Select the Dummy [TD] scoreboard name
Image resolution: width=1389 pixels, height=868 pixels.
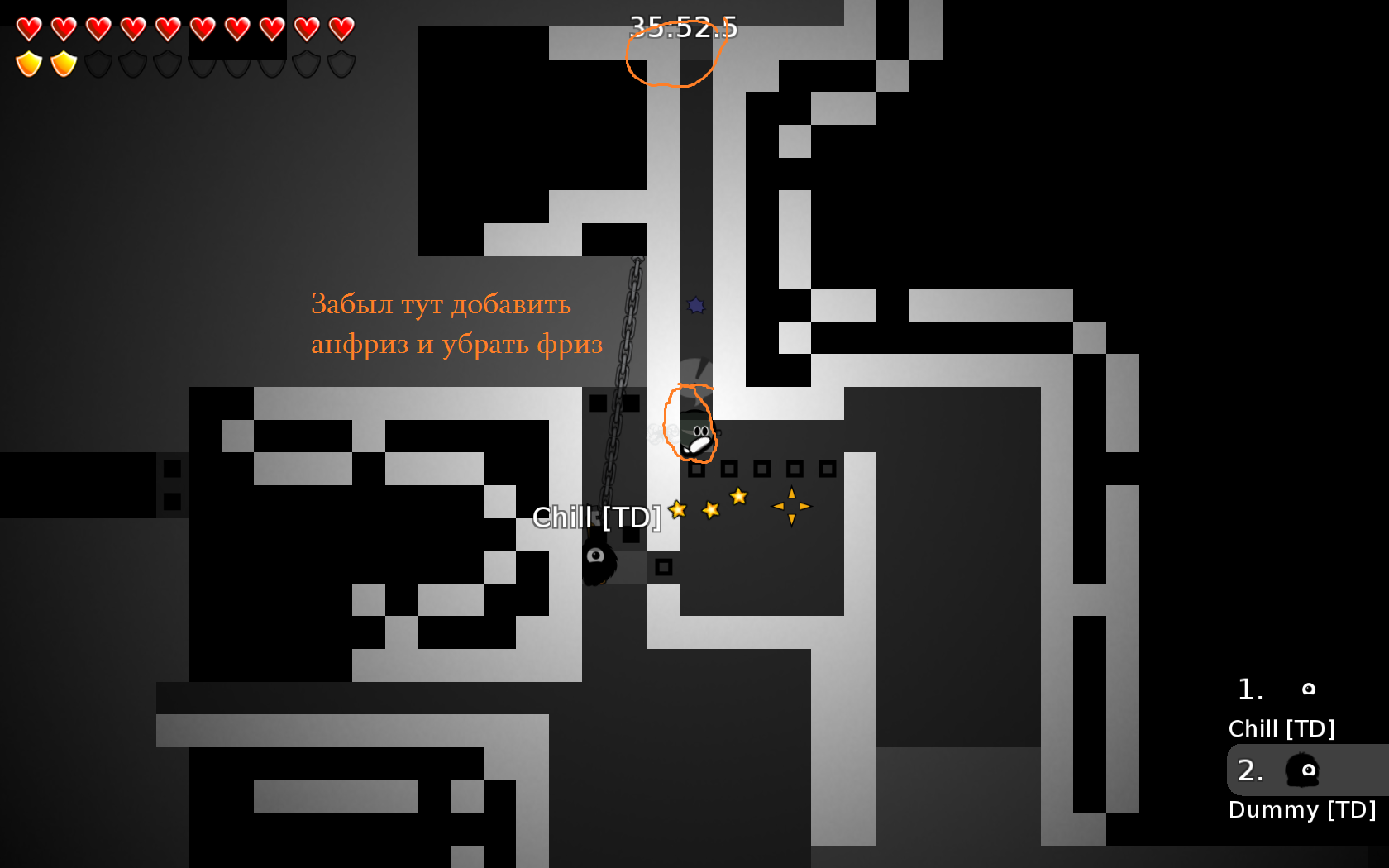click(1303, 809)
